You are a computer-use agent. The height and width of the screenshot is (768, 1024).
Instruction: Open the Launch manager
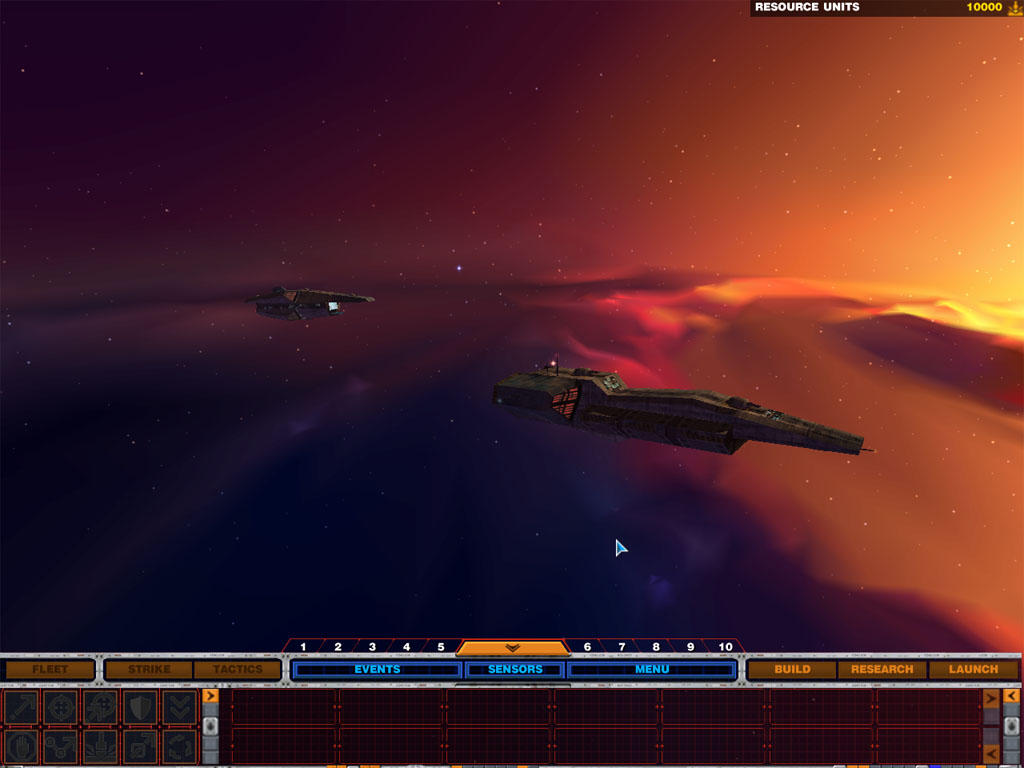point(973,669)
